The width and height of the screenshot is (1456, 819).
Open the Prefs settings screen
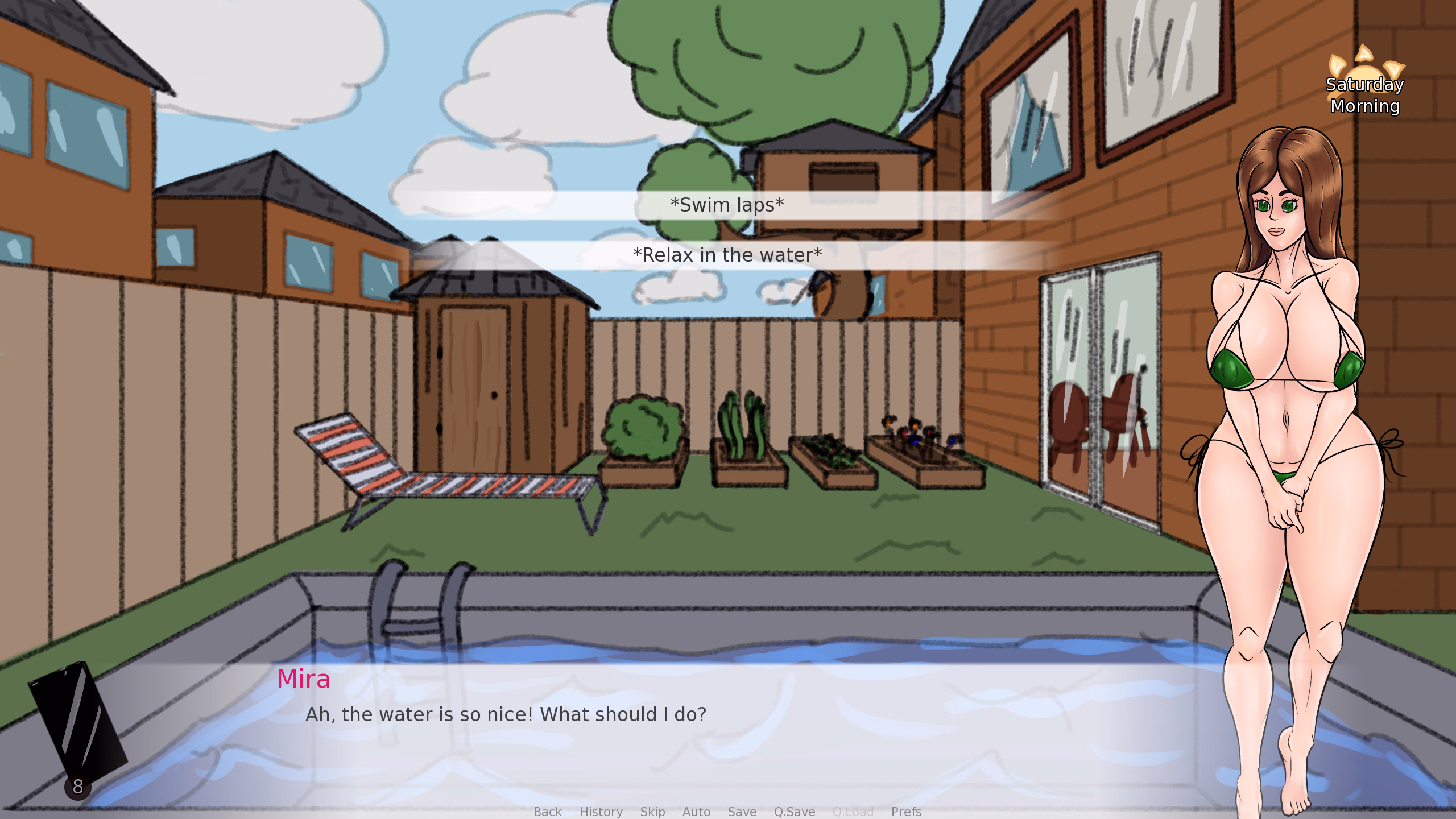(x=906, y=812)
